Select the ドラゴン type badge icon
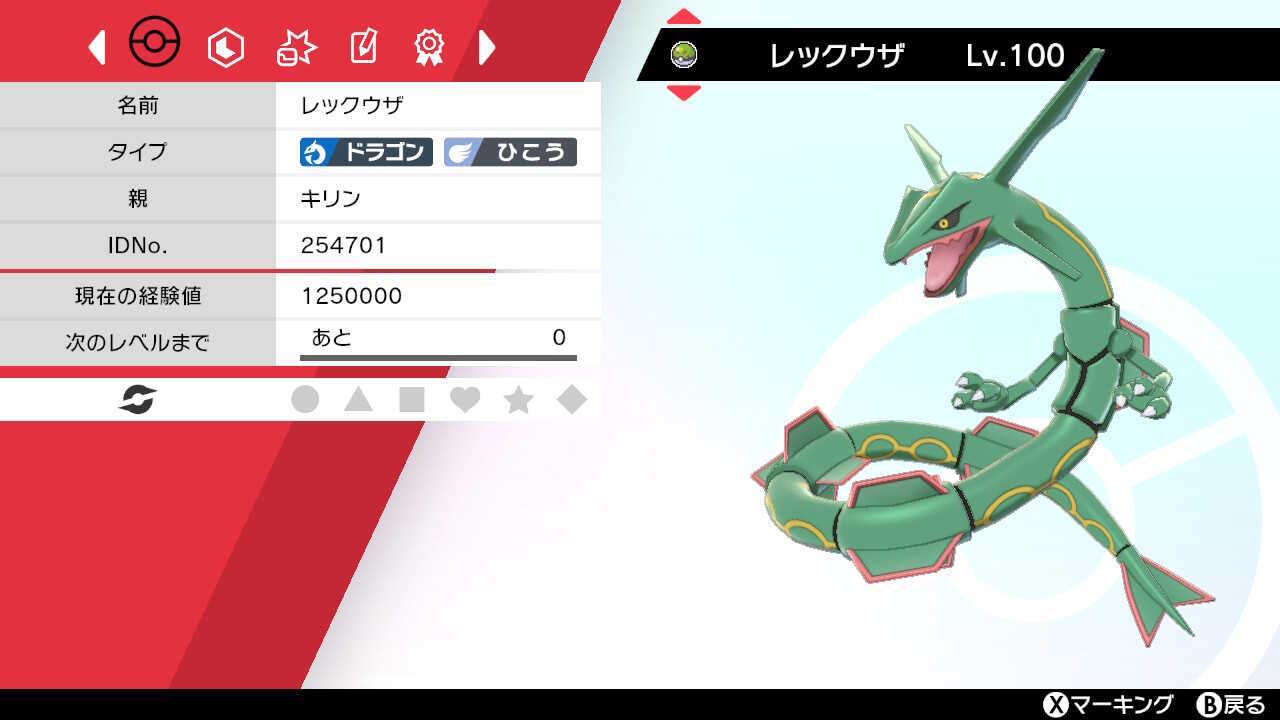 [364, 152]
